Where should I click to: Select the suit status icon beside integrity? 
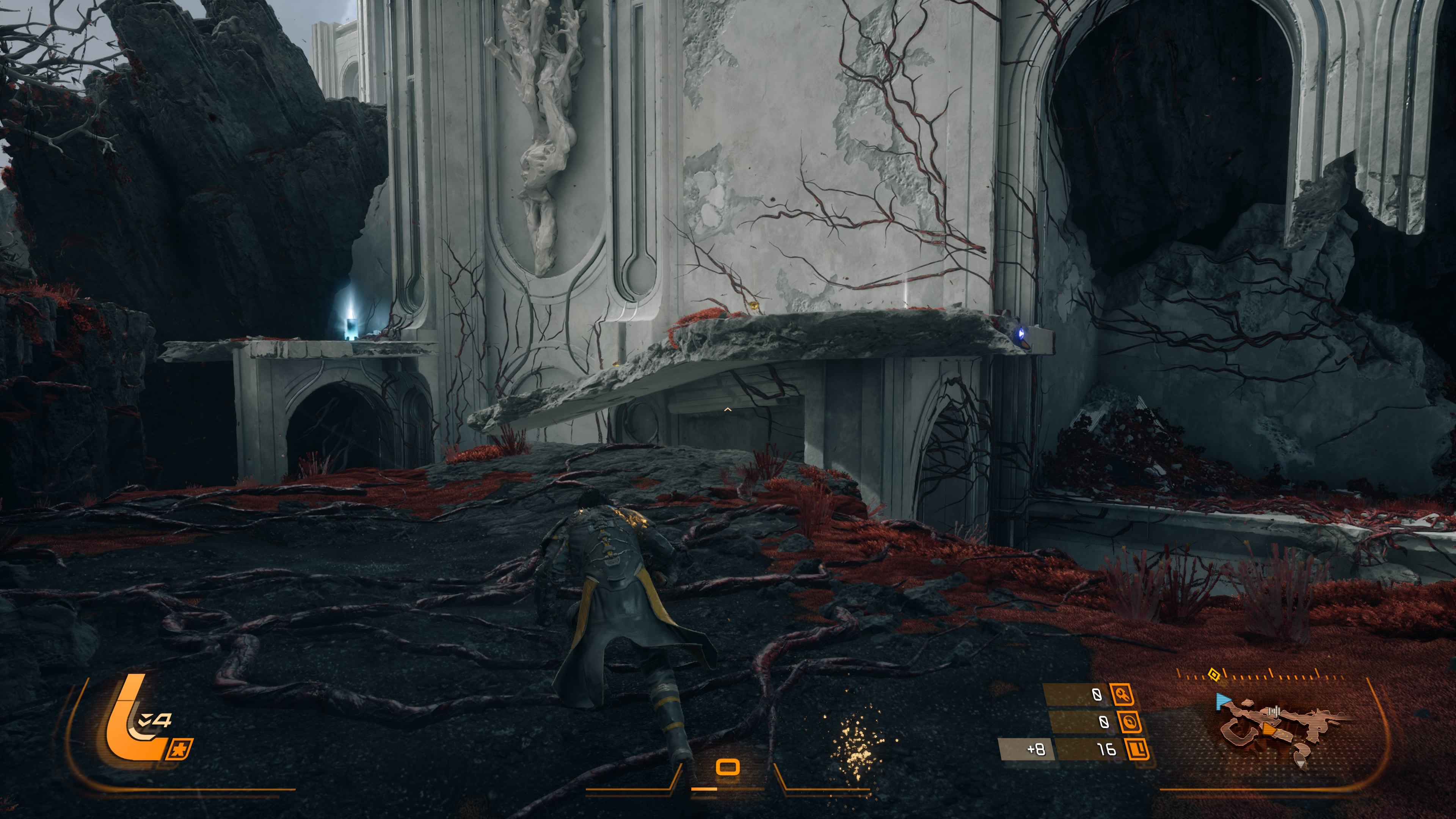179,750
